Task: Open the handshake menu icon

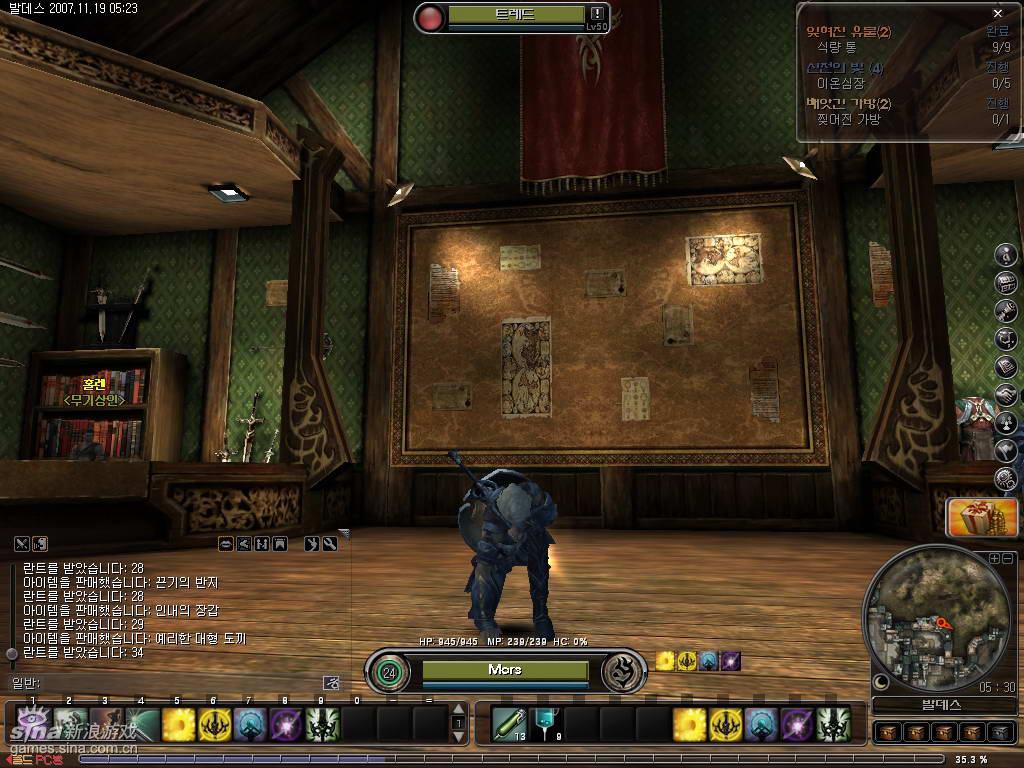Action: (x=1005, y=395)
